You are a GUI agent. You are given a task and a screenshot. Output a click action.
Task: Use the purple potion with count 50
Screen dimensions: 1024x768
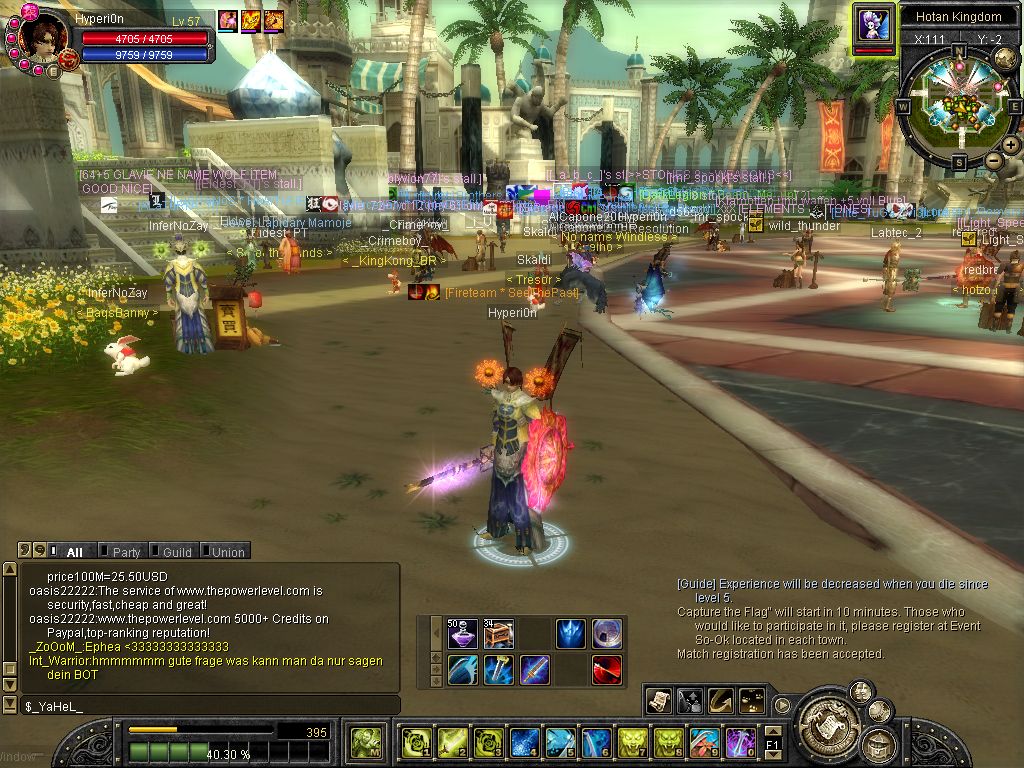pos(462,634)
